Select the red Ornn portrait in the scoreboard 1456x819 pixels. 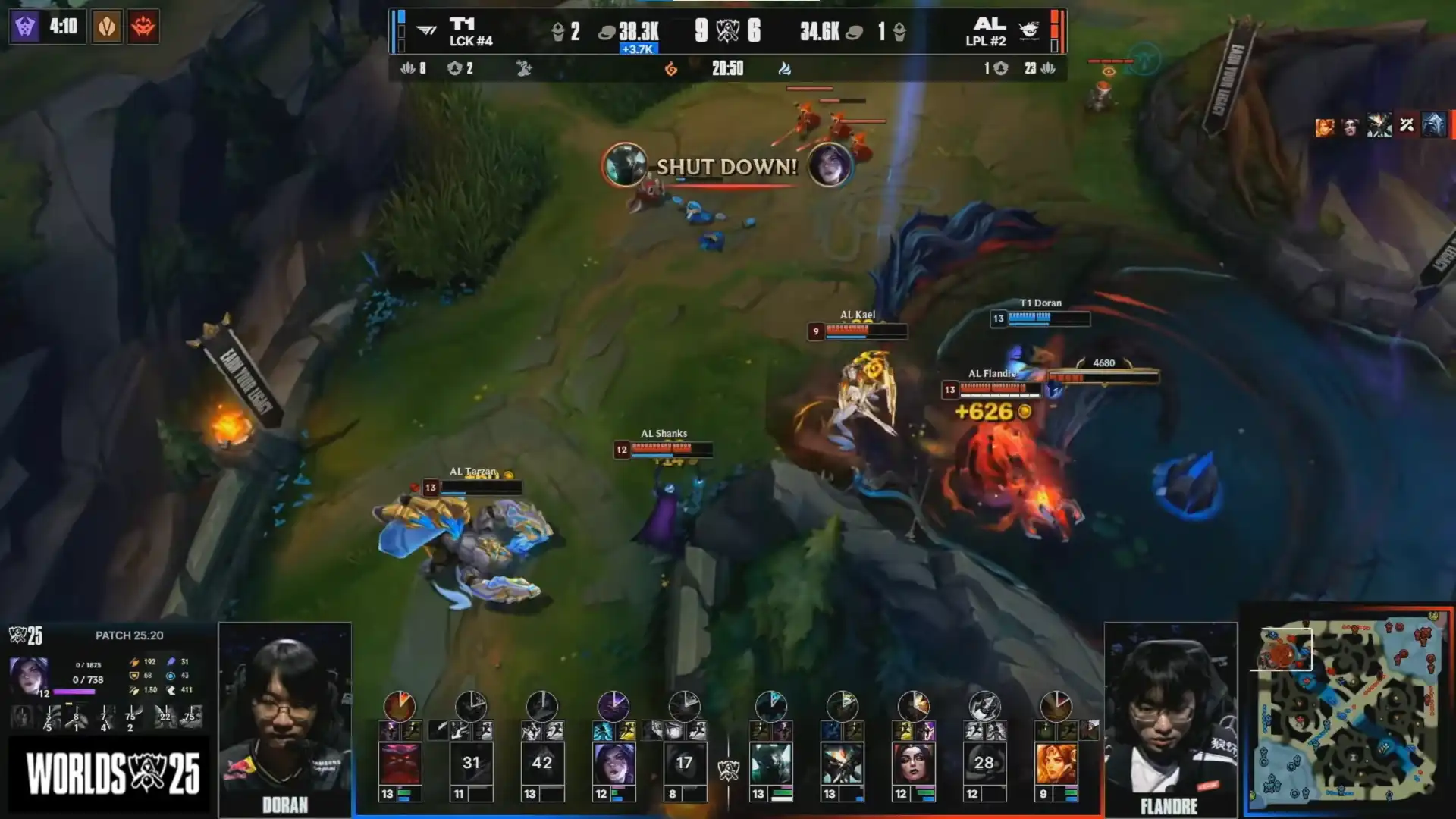point(400,763)
